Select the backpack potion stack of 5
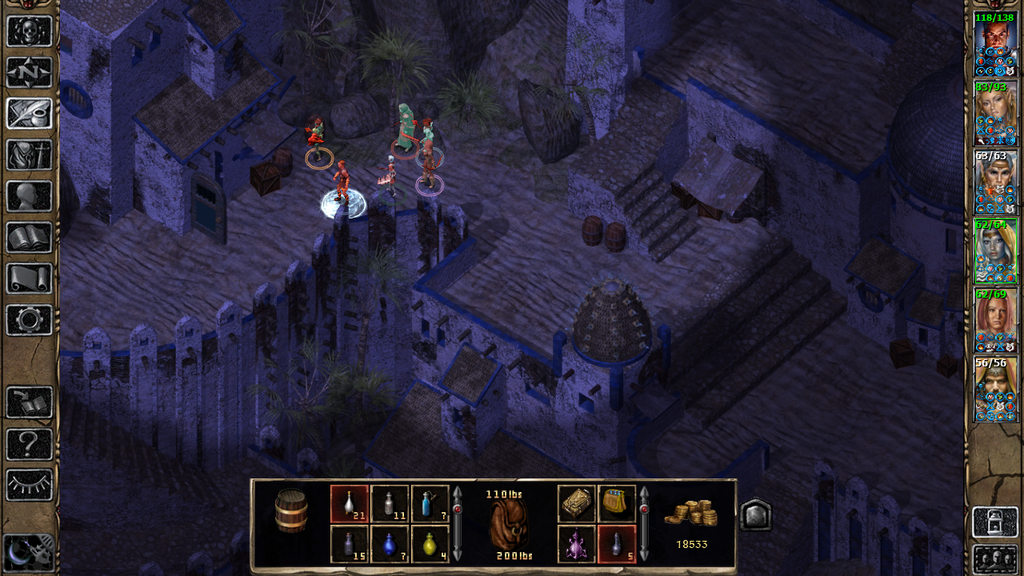This screenshot has height=576, width=1024. [617, 544]
